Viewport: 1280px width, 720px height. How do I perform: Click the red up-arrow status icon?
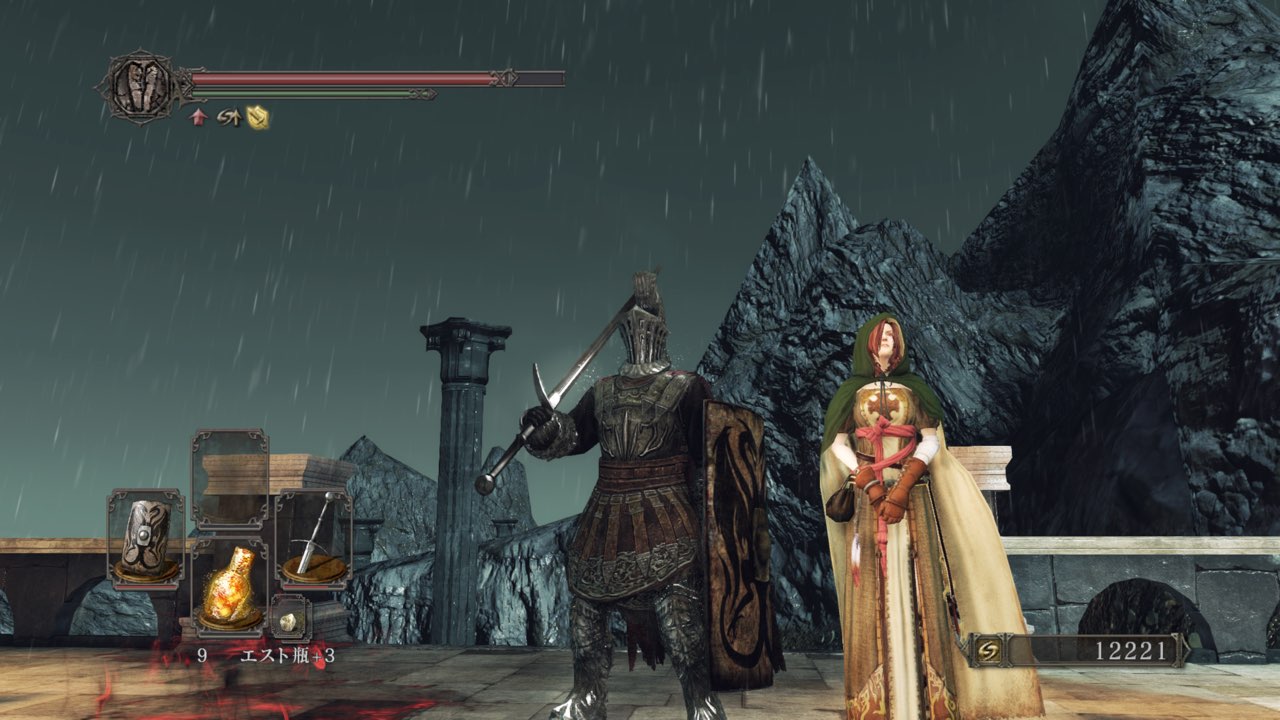[x=198, y=117]
